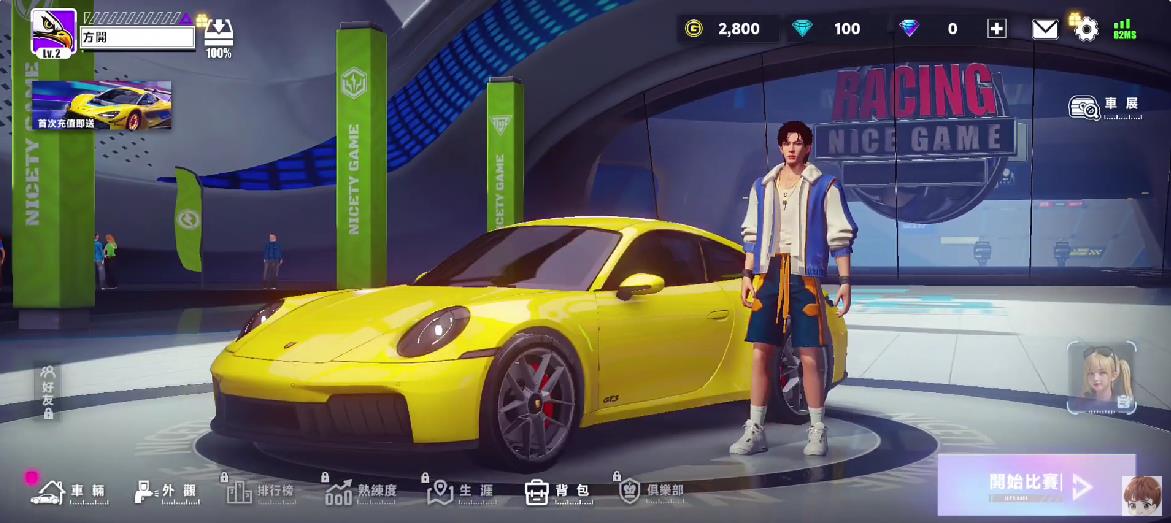
Task: Open the mail envelope inbox
Action: point(1044,29)
